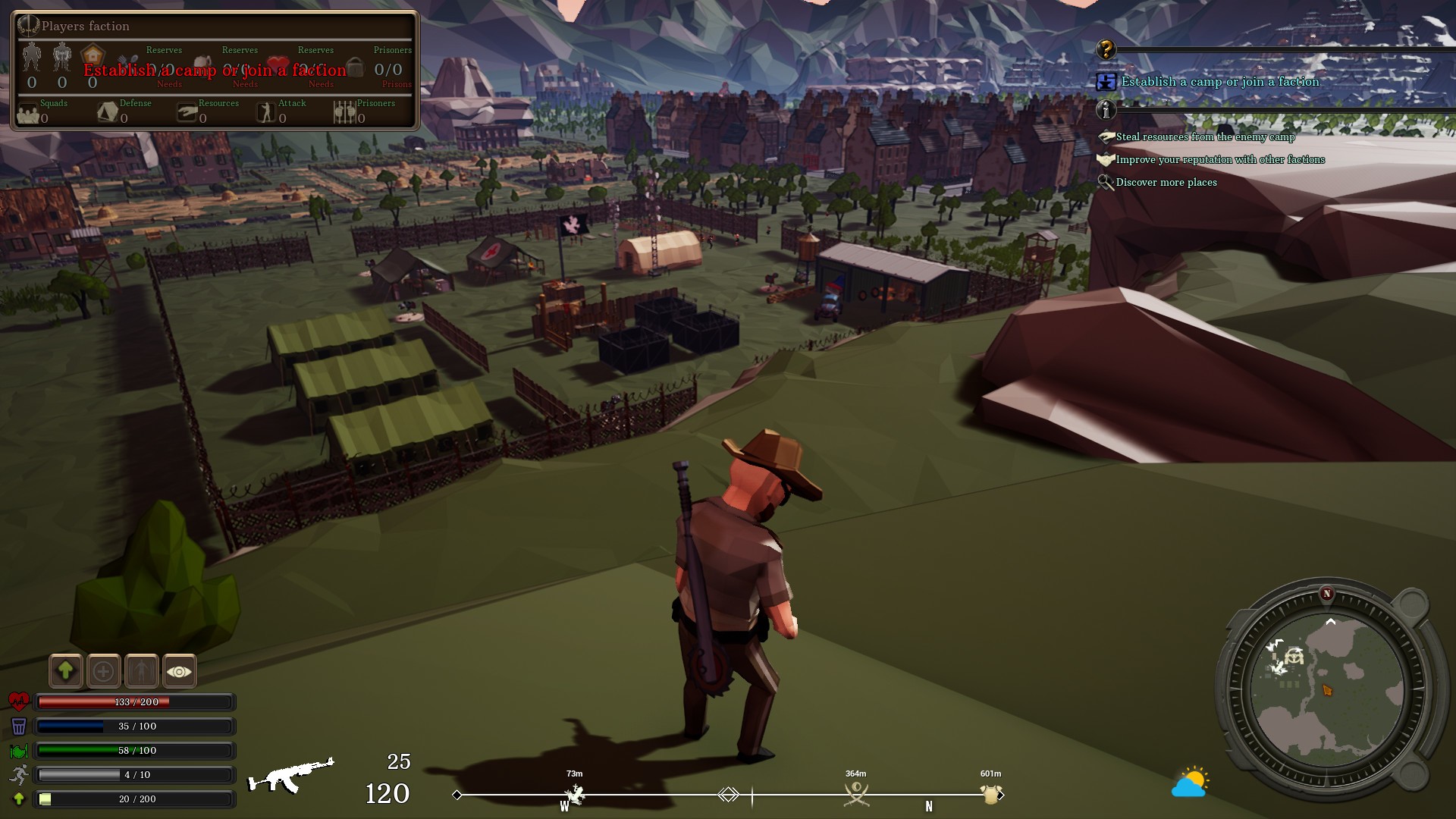Toggle the character body view button
The width and height of the screenshot is (1456, 819).
tap(142, 671)
